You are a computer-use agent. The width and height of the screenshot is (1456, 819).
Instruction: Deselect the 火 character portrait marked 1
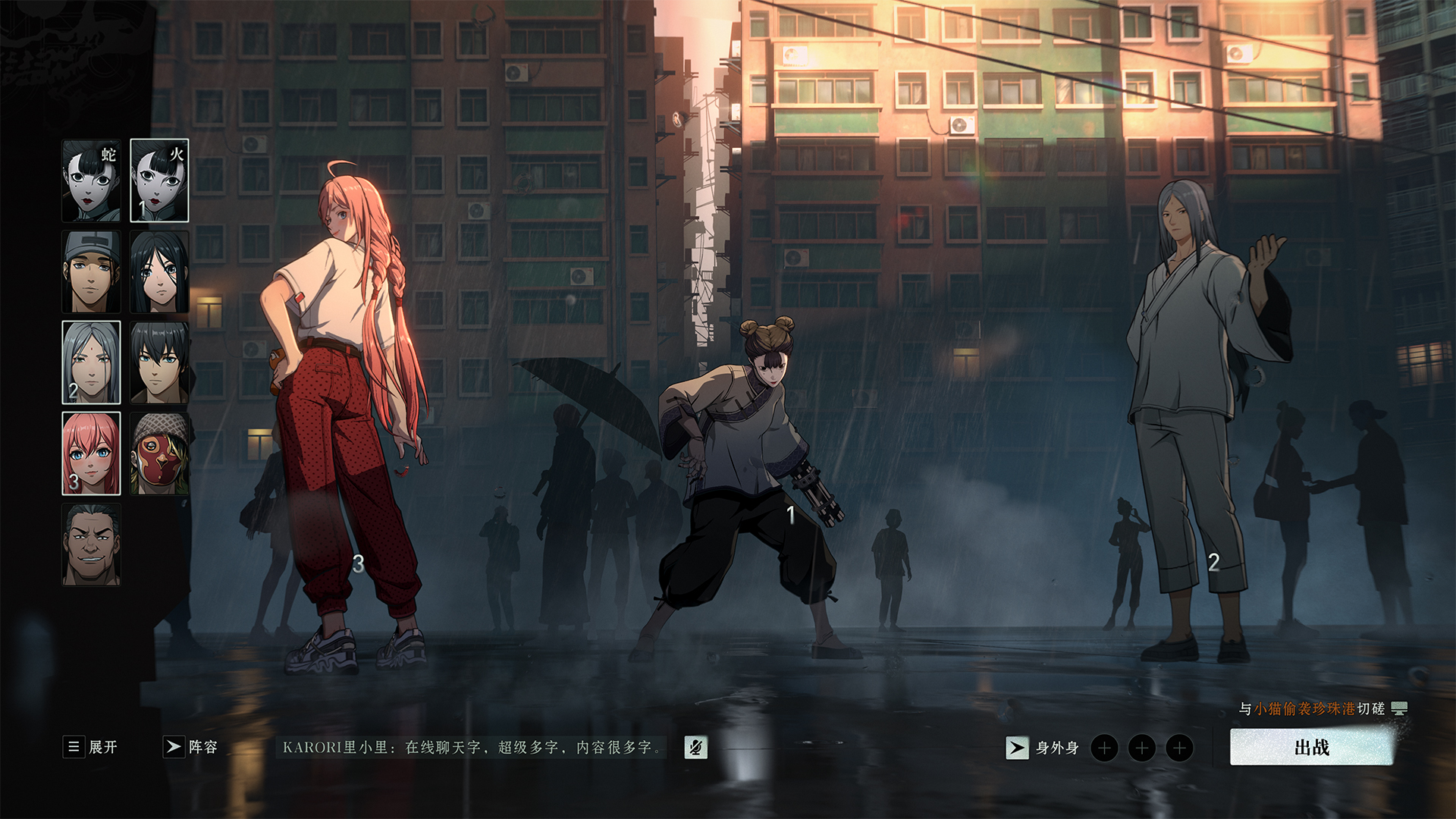coord(159,178)
